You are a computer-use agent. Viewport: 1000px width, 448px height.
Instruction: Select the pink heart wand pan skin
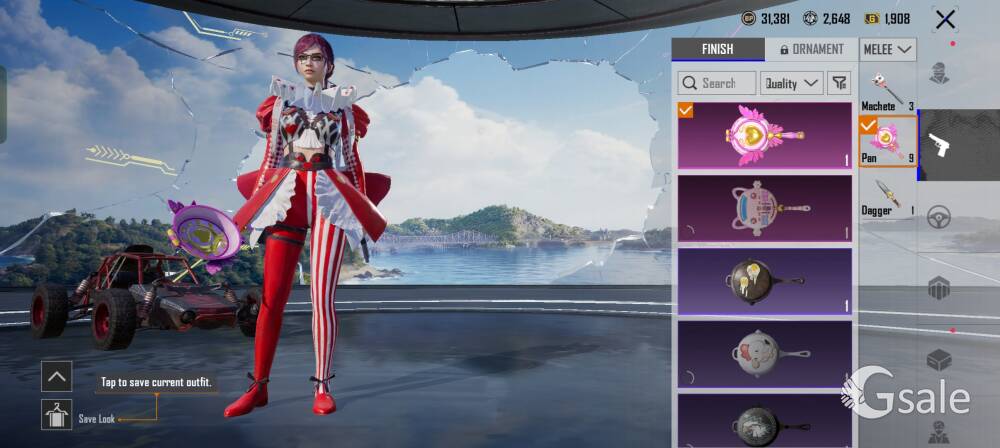click(x=765, y=135)
